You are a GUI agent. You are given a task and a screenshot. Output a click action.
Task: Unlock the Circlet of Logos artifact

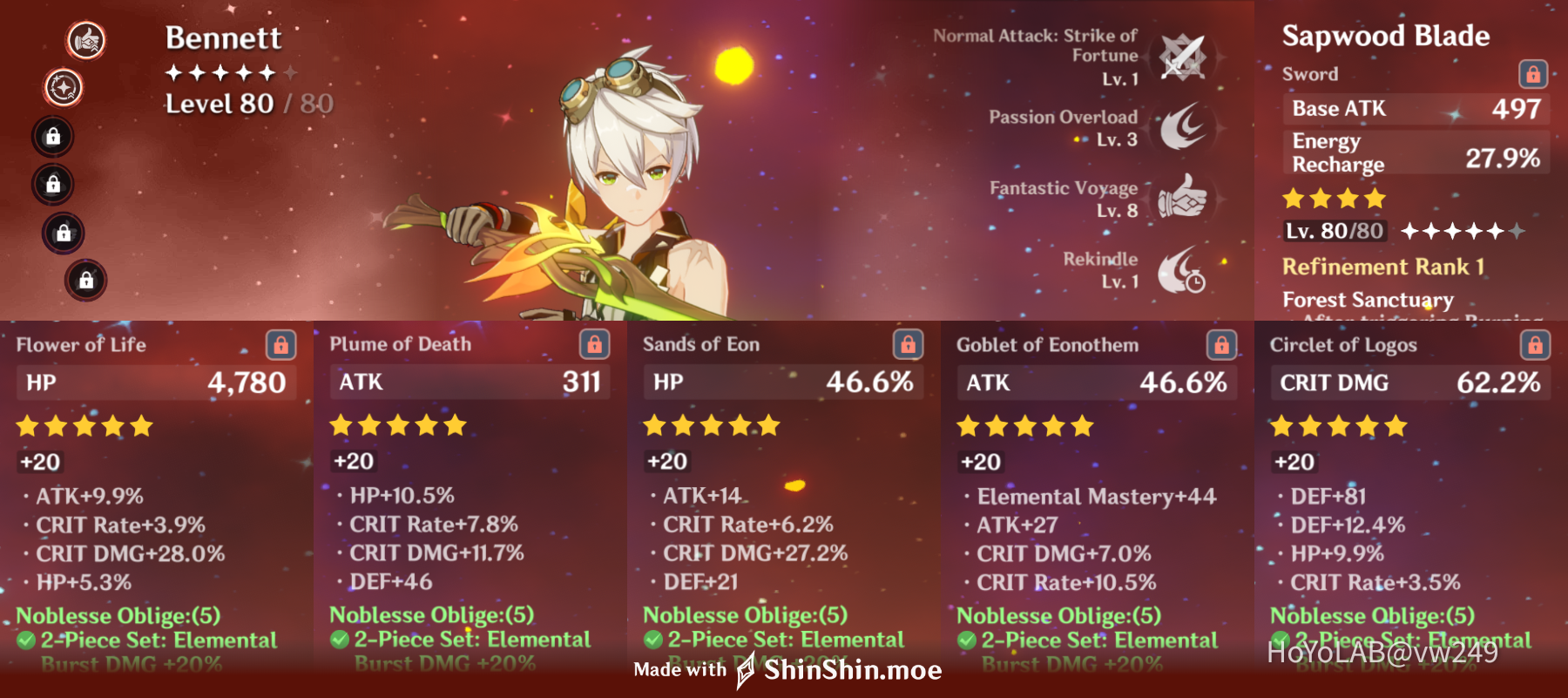1535,345
